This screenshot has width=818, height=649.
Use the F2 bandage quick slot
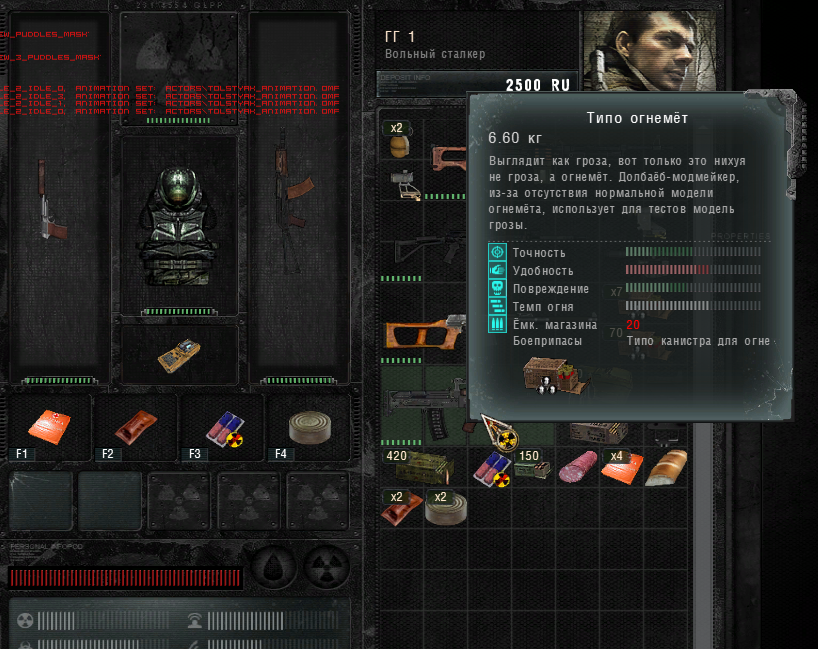(136, 427)
